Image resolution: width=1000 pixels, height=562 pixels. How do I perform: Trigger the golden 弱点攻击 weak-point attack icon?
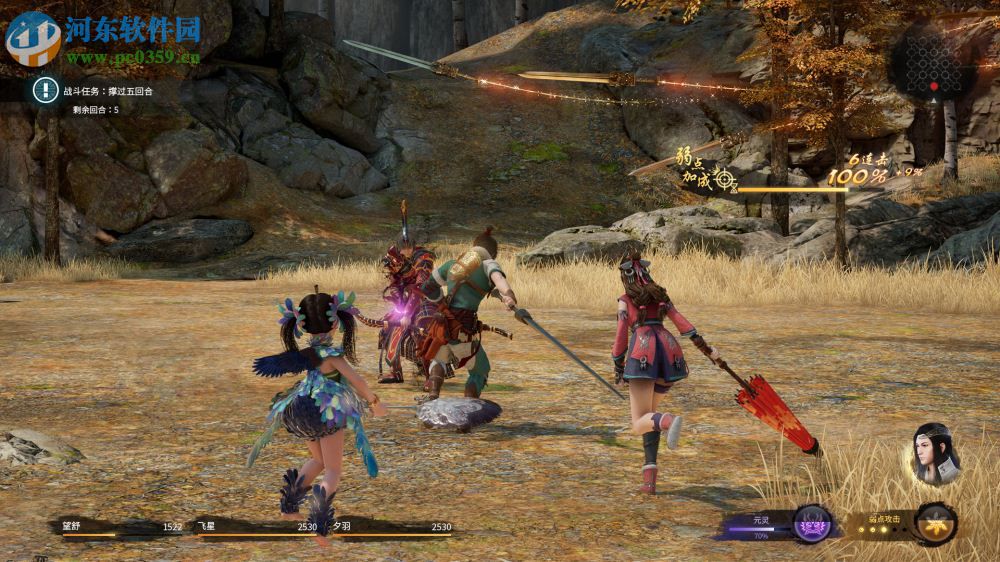[x=936, y=523]
